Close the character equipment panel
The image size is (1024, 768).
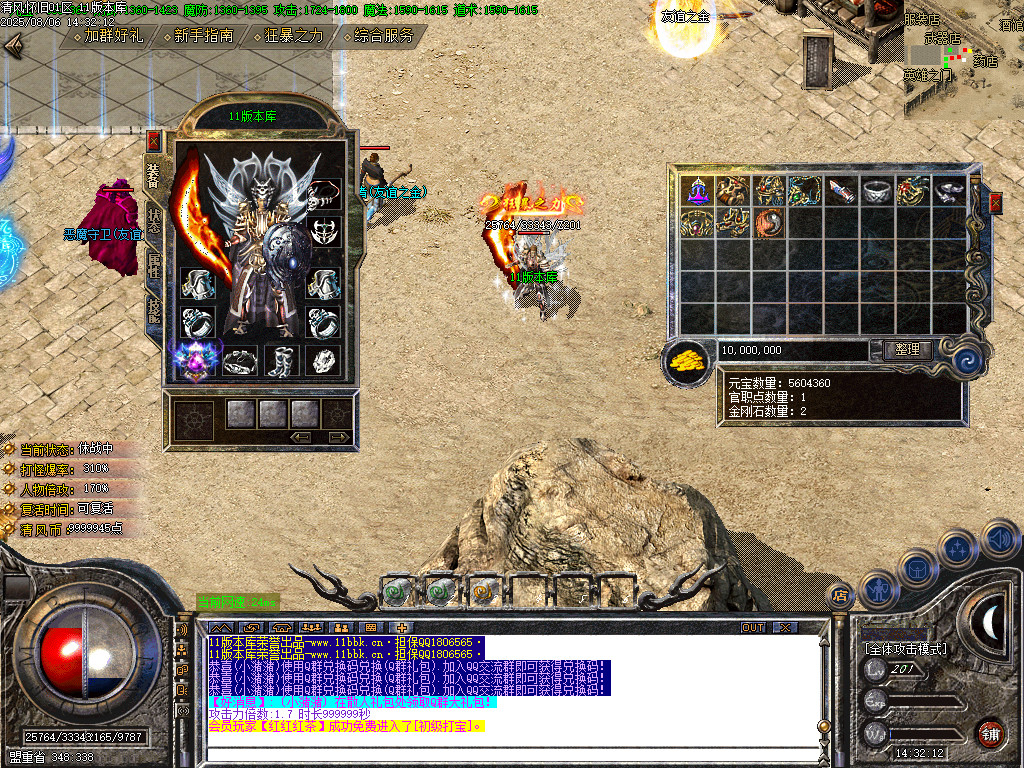coord(153,140)
